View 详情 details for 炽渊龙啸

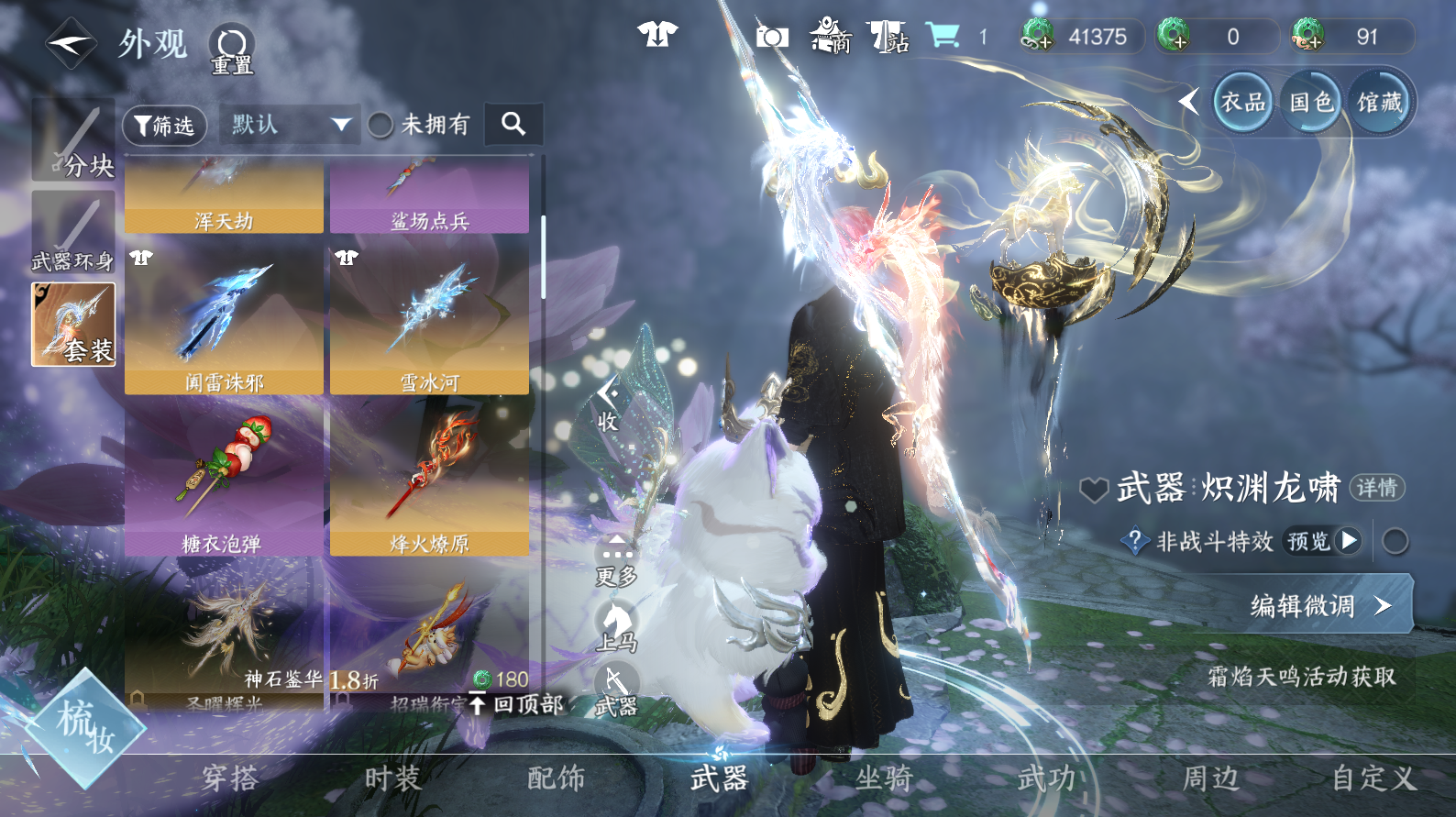(1376, 488)
